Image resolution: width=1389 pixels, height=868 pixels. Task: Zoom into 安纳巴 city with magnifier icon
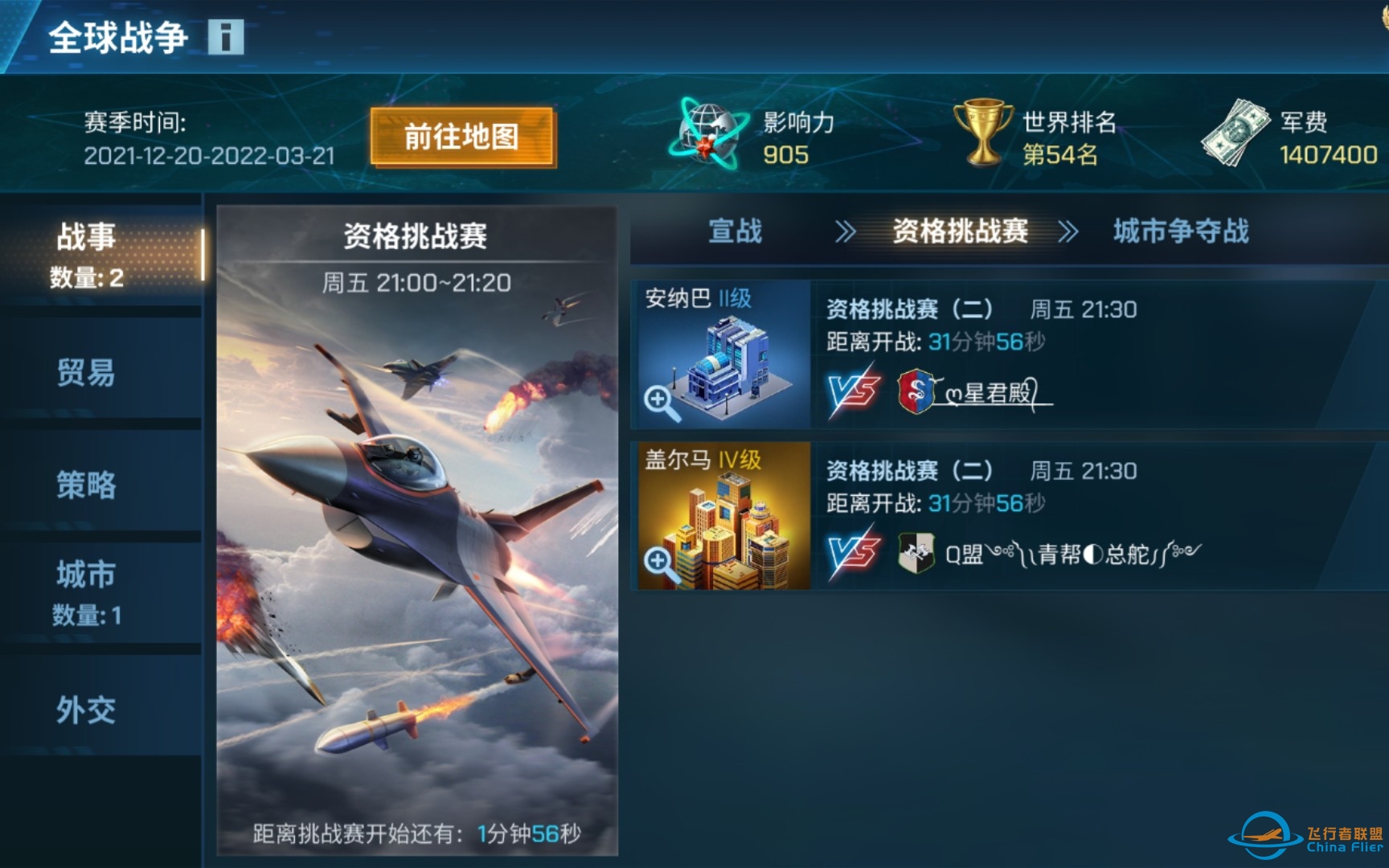click(x=661, y=400)
